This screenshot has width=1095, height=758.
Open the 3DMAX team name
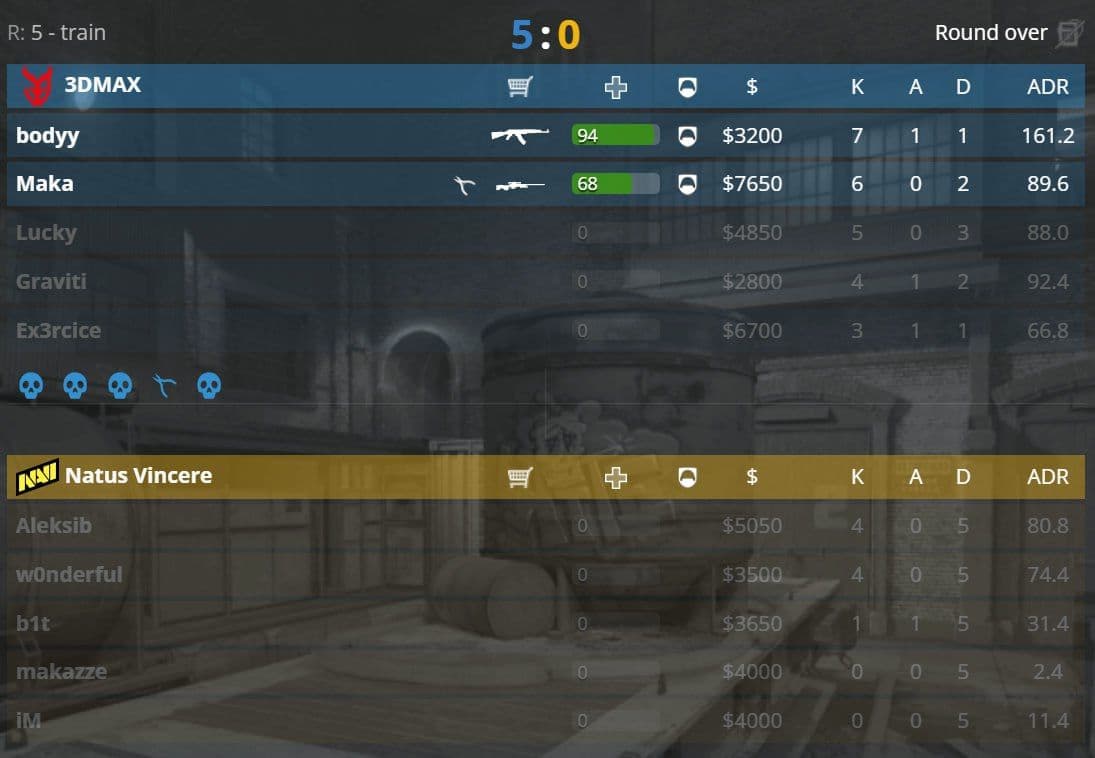102,85
